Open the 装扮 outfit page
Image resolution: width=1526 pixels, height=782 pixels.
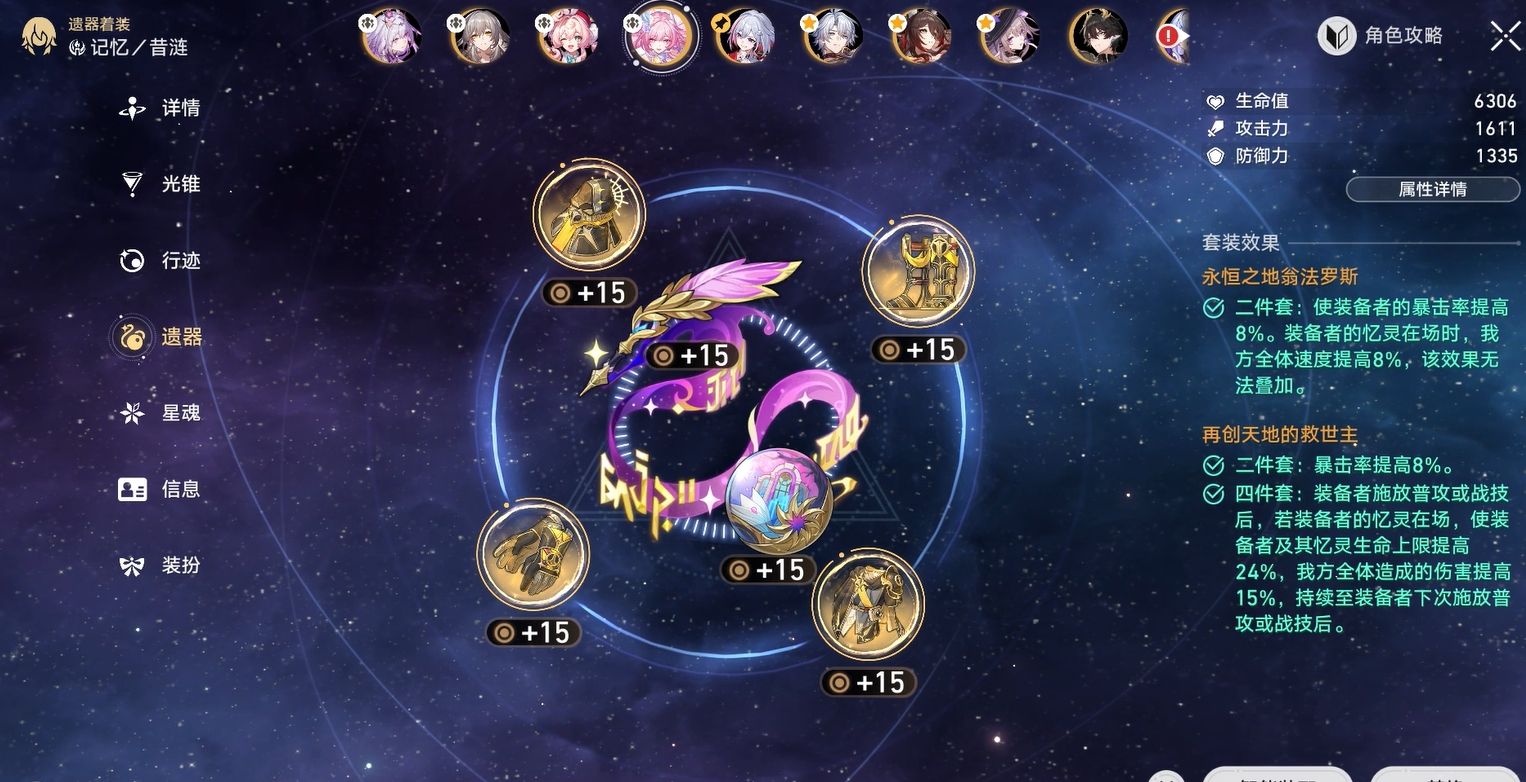[161, 565]
